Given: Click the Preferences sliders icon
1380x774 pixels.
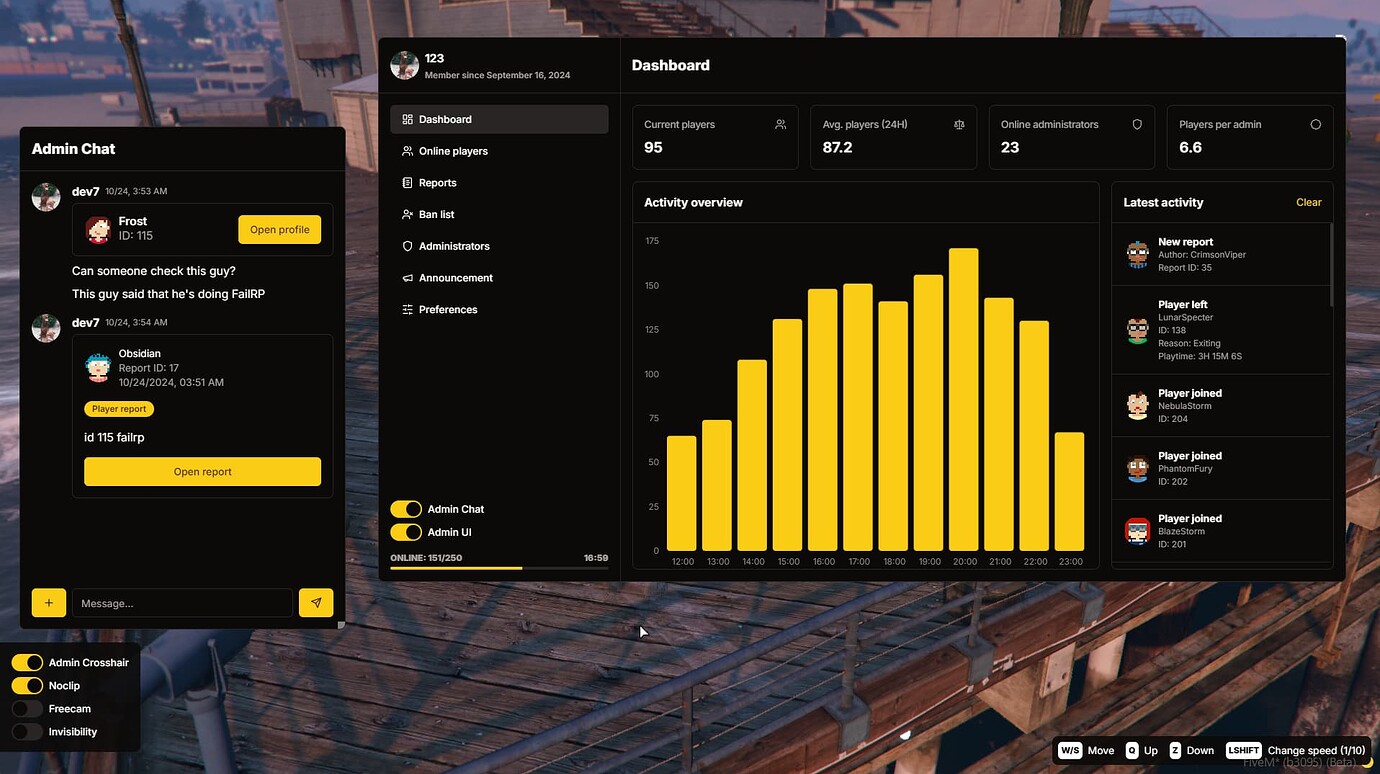Looking at the screenshot, I should (x=408, y=309).
